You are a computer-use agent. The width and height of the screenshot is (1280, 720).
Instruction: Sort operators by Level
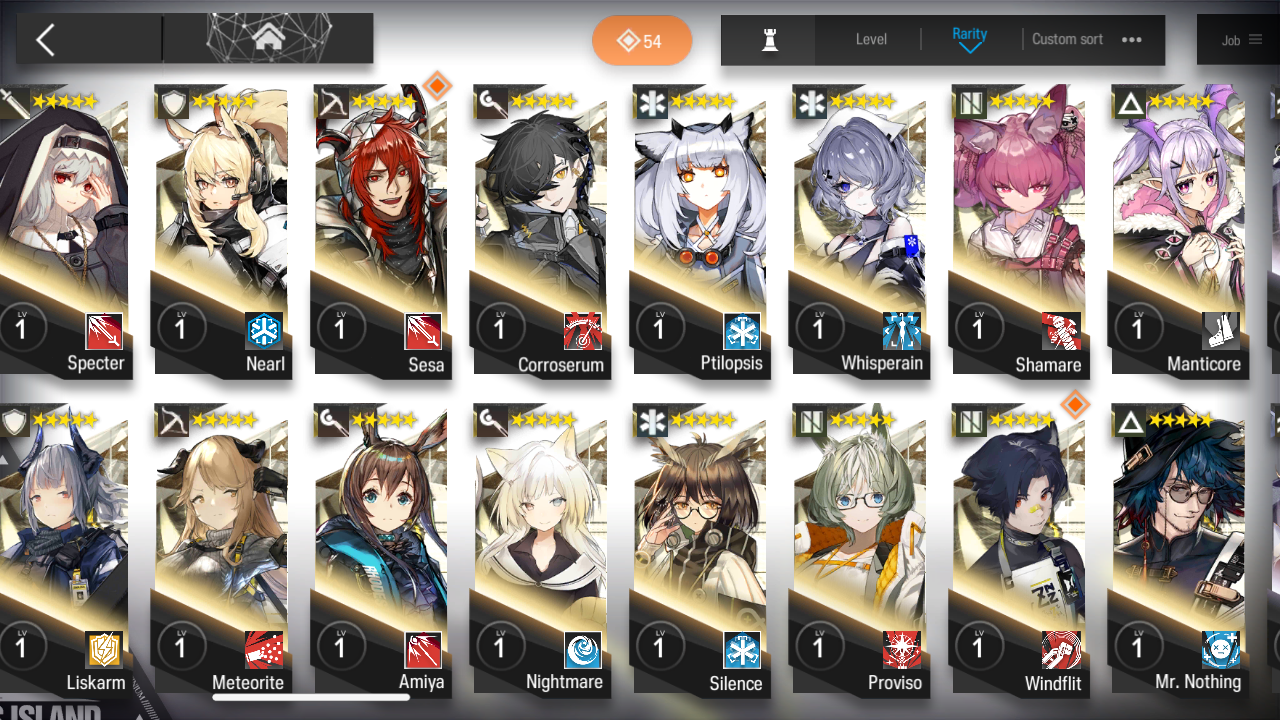871,40
